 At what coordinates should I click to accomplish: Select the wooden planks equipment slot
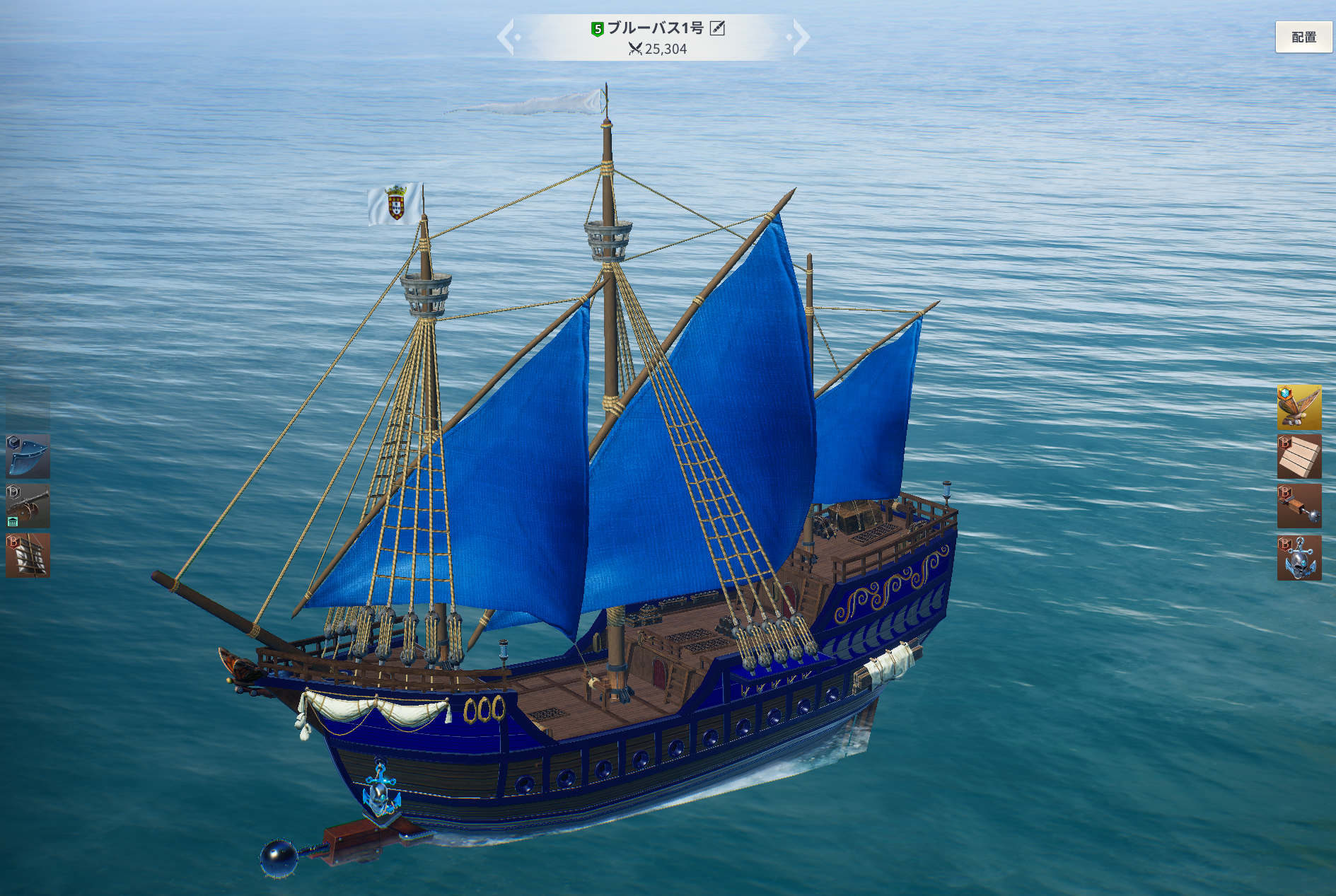coord(1299,457)
